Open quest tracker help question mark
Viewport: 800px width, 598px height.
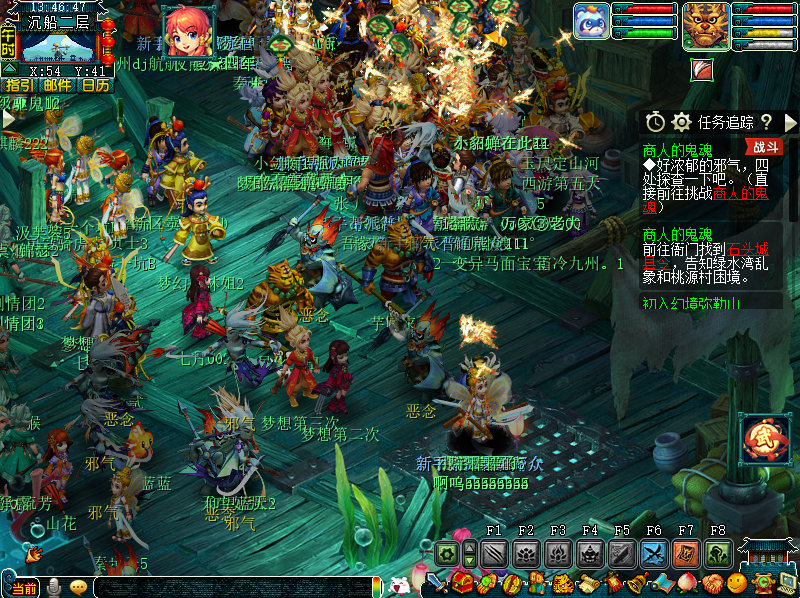[765, 122]
